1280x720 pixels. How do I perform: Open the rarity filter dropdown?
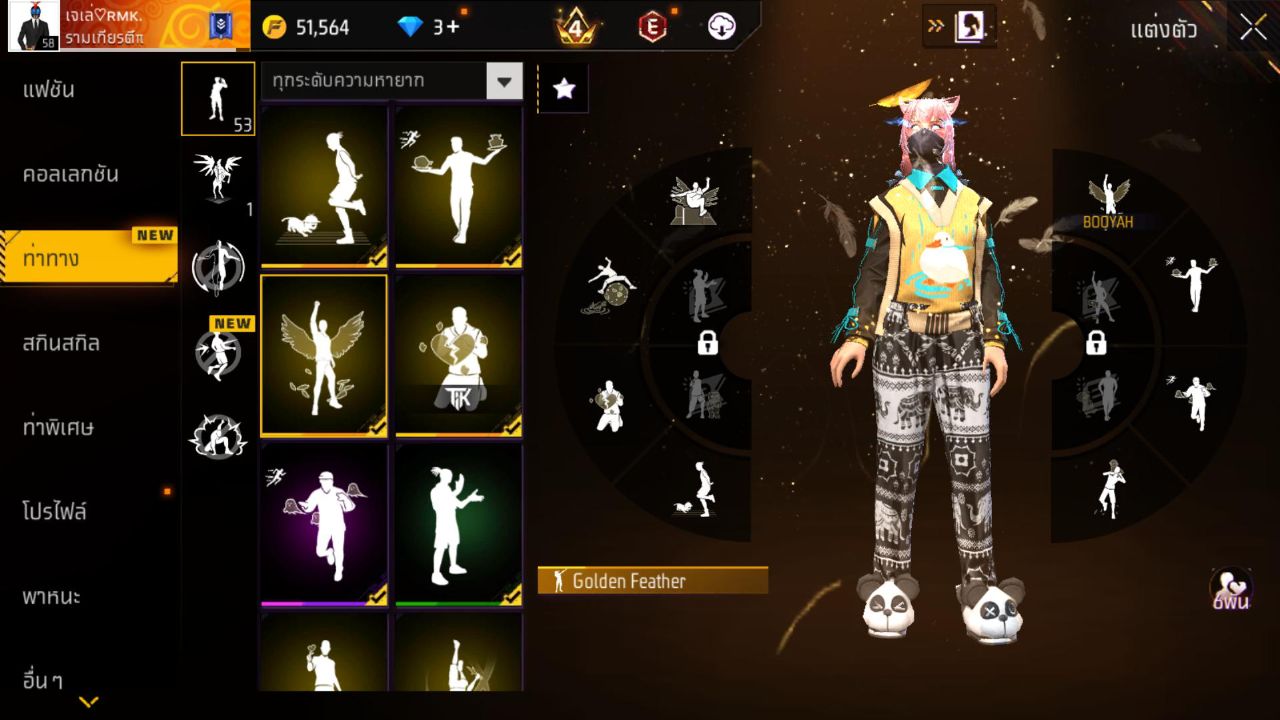tap(507, 81)
